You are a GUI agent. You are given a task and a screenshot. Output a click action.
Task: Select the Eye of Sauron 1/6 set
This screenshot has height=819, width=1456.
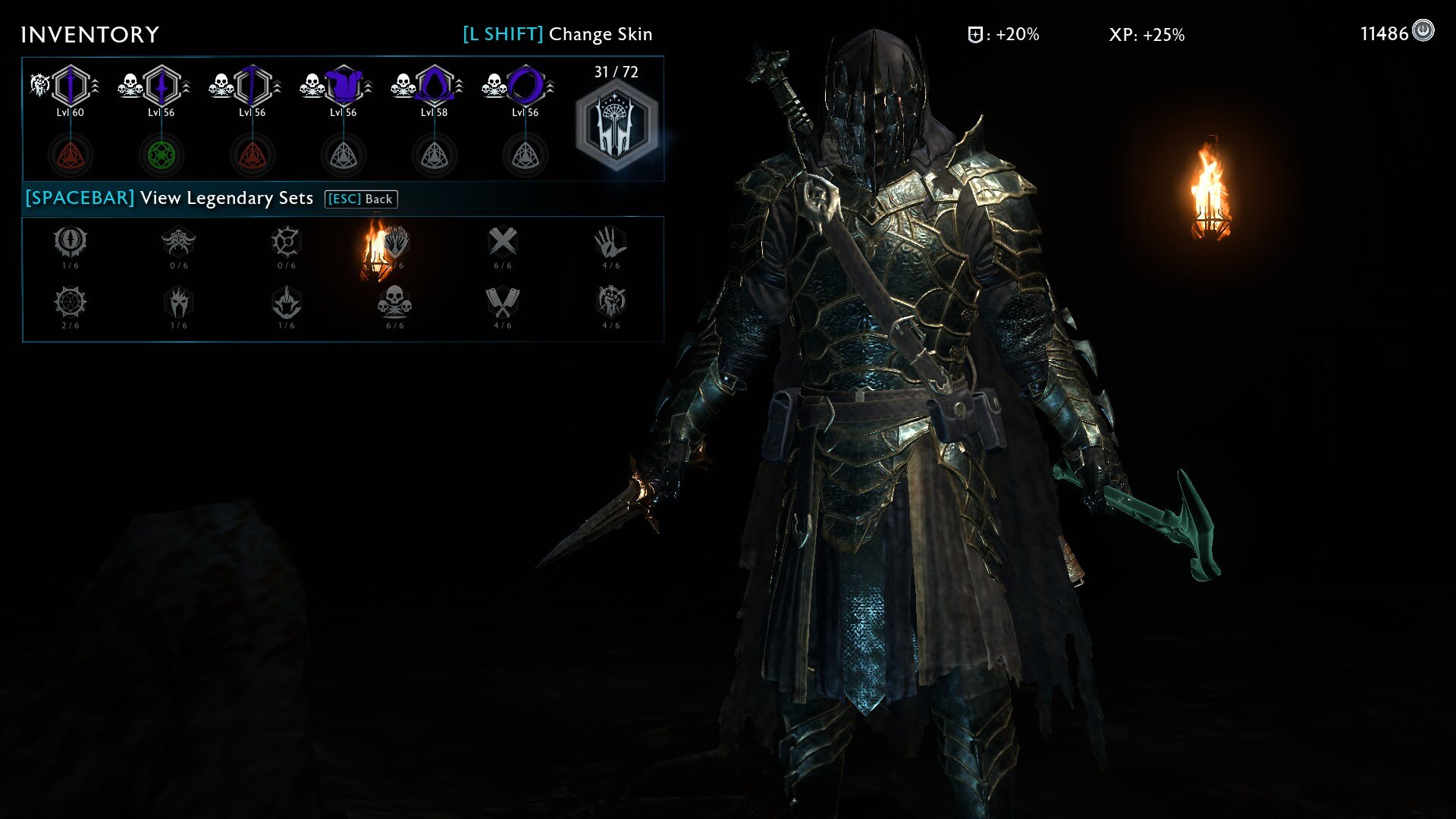tap(71, 241)
